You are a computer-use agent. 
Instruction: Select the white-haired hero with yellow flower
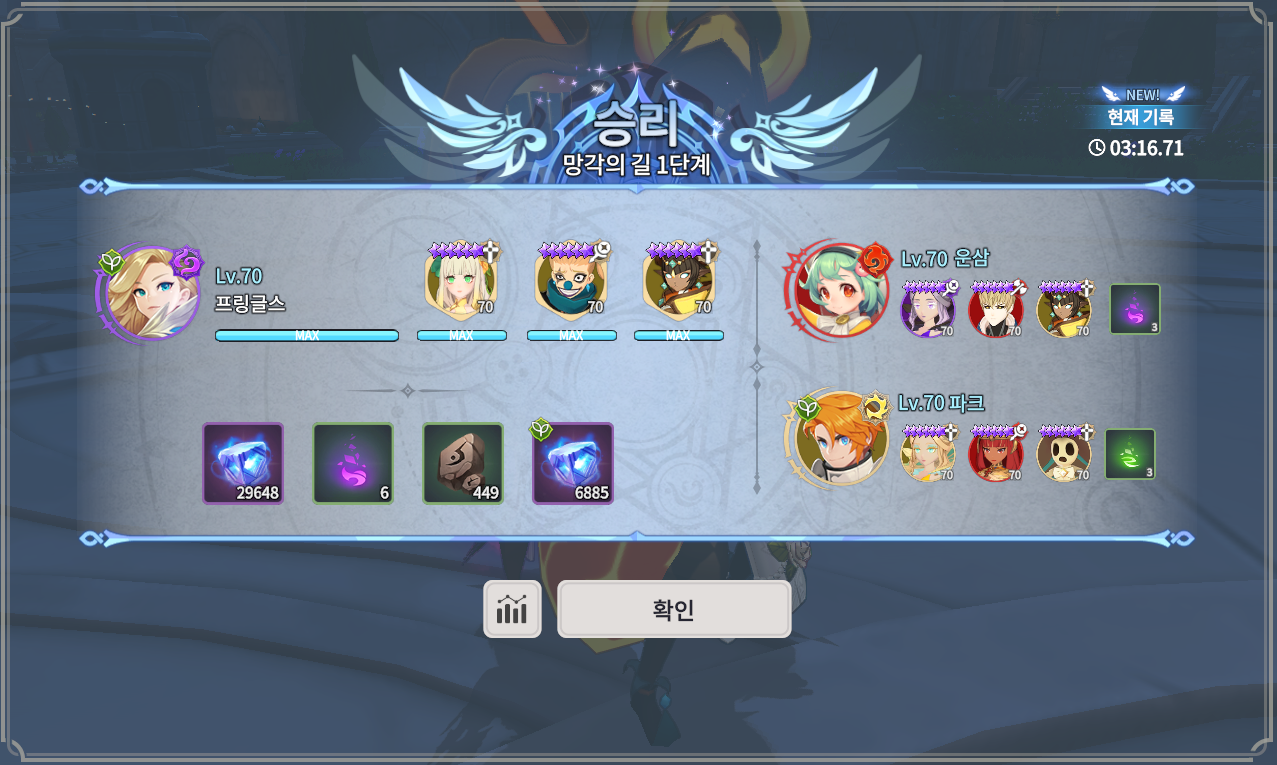(461, 284)
